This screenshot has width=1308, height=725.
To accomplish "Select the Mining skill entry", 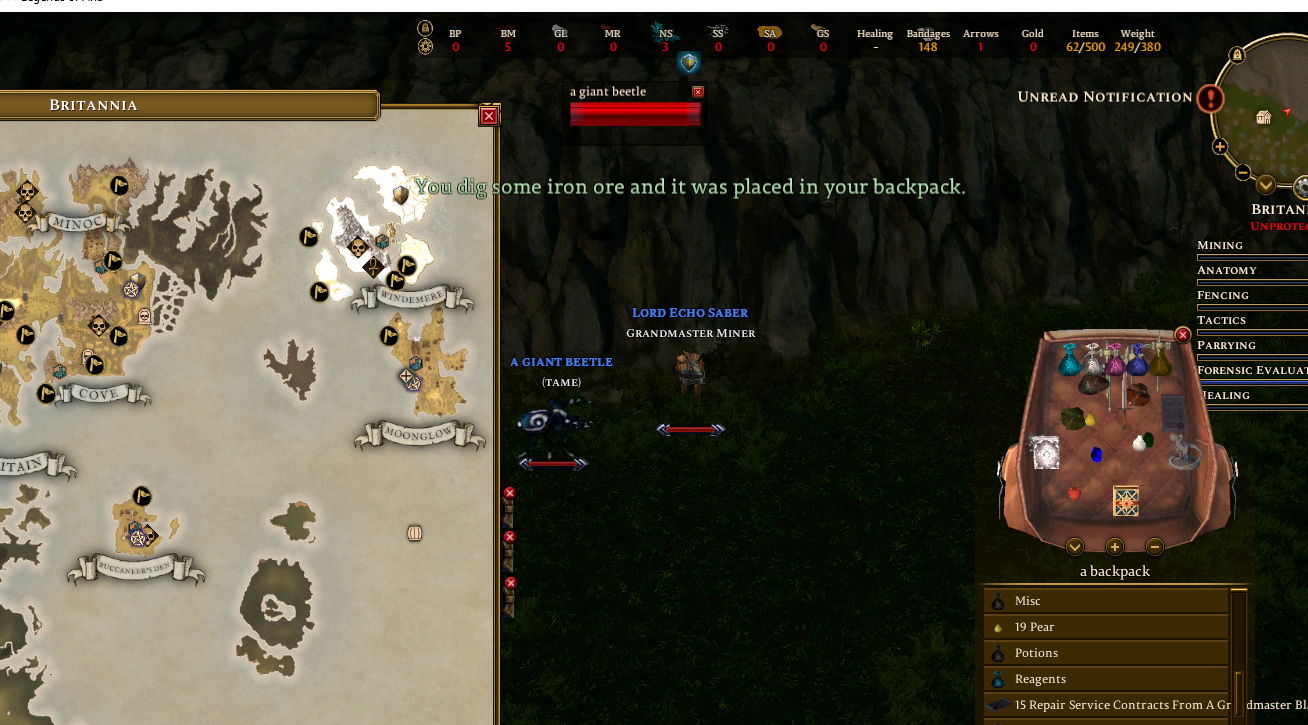I will coord(1220,245).
